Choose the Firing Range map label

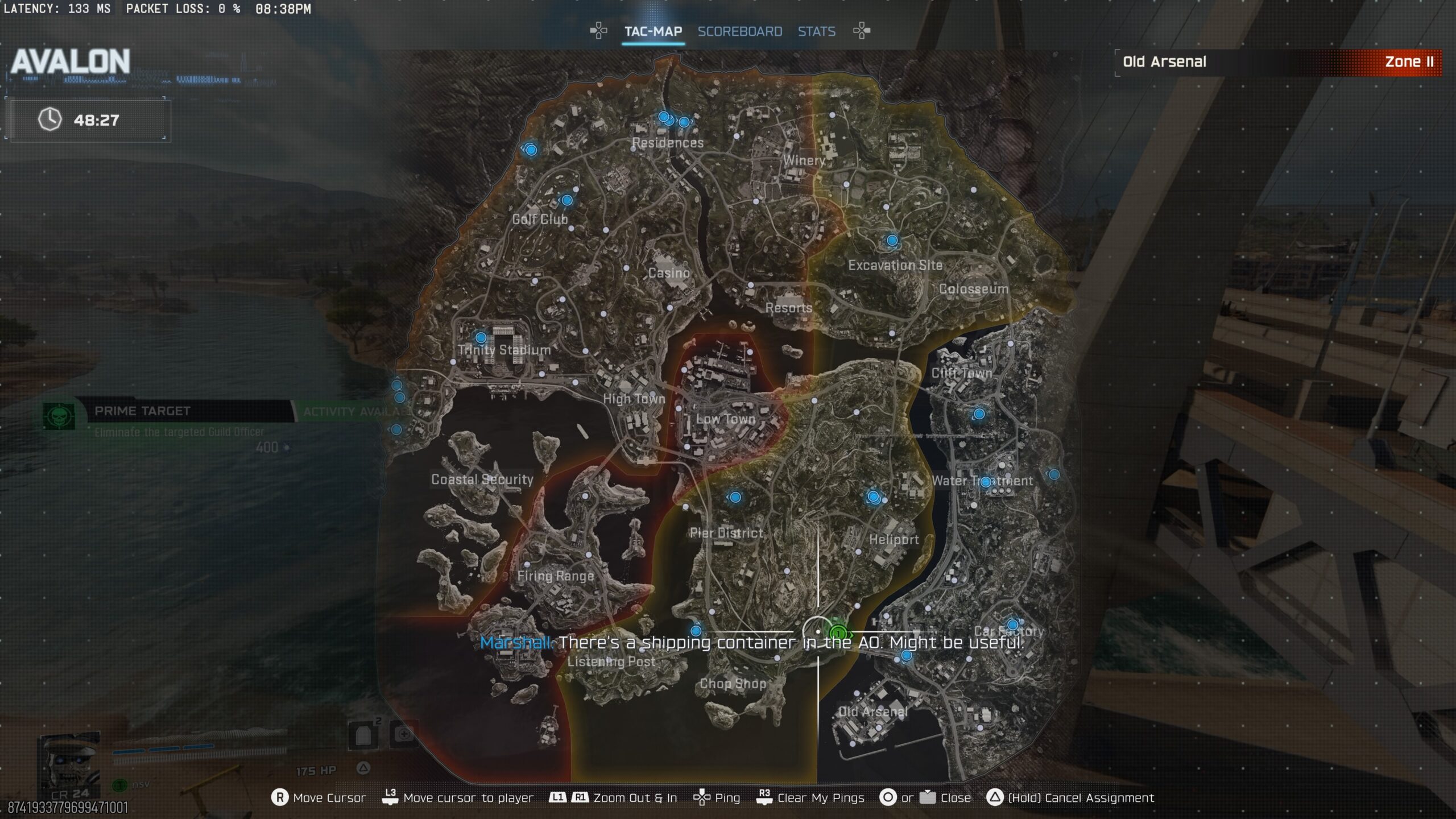pyautogui.click(x=556, y=576)
